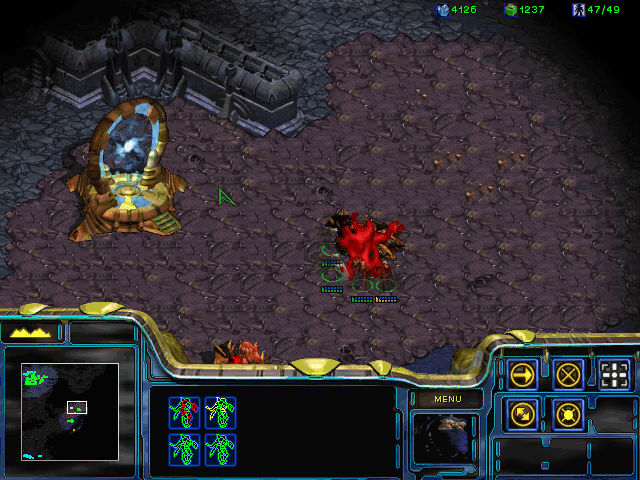Click the minimap to move the camera
The image size is (640, 480).
click(x=70, y=412)
